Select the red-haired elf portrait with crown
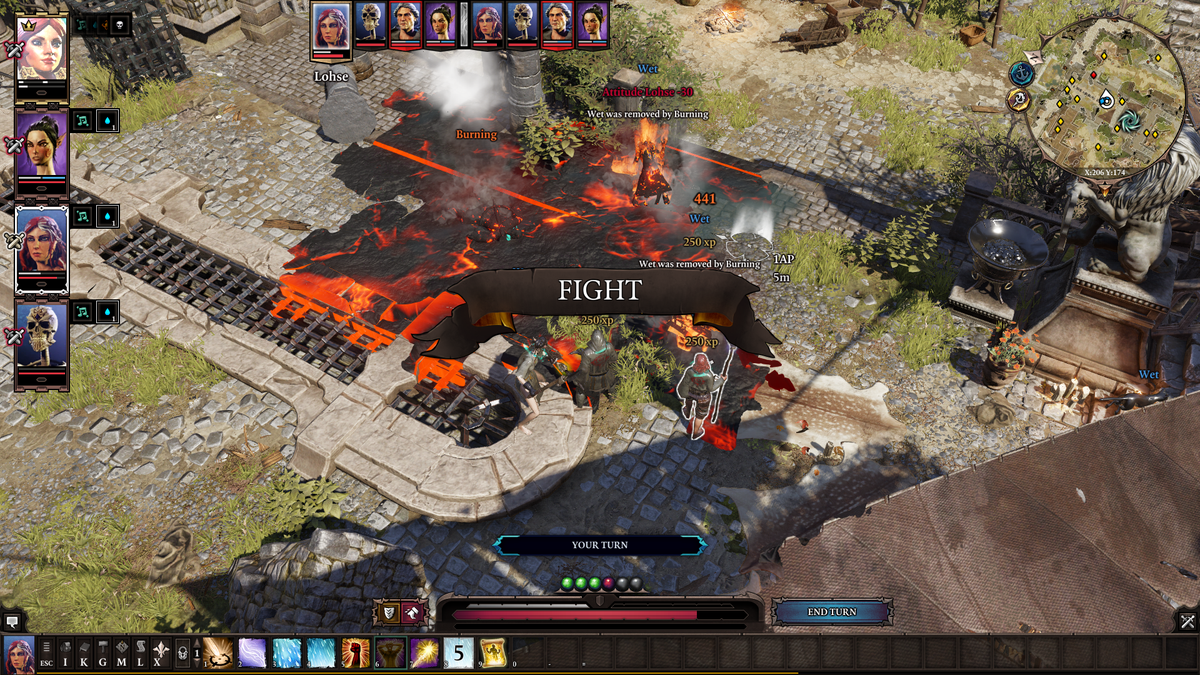Image resolution: width=1200 pixels, height=675 pixels. (x=42, y=48)
